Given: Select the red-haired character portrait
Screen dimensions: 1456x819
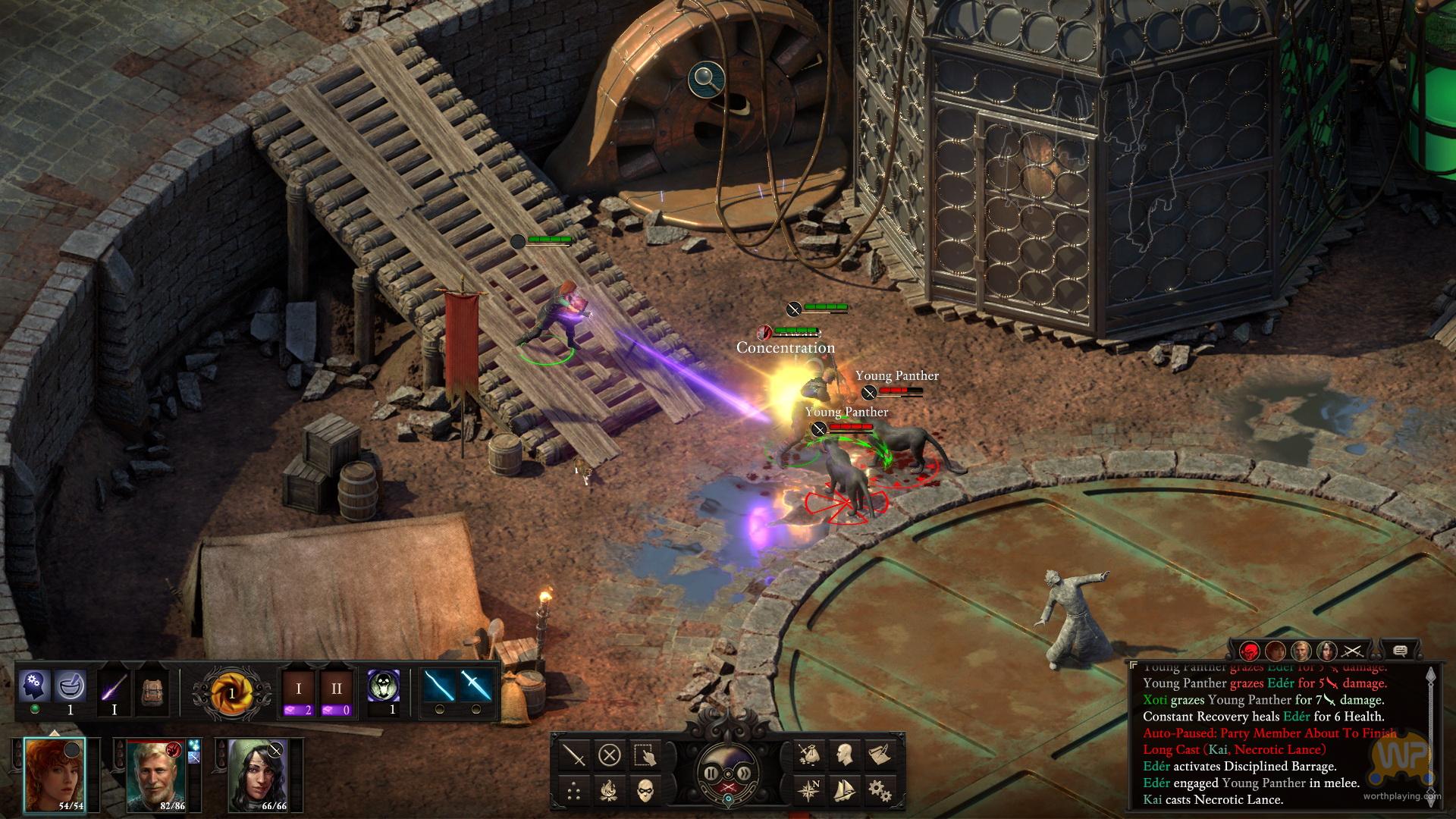Looking at the screenshot, I should [54, 773].
